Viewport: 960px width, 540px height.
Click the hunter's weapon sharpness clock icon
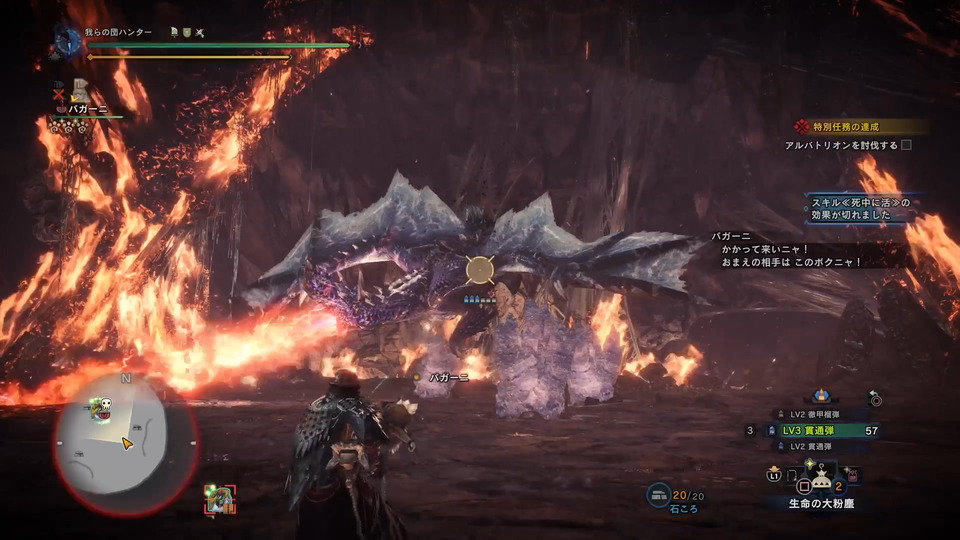(x=68, y=40)
